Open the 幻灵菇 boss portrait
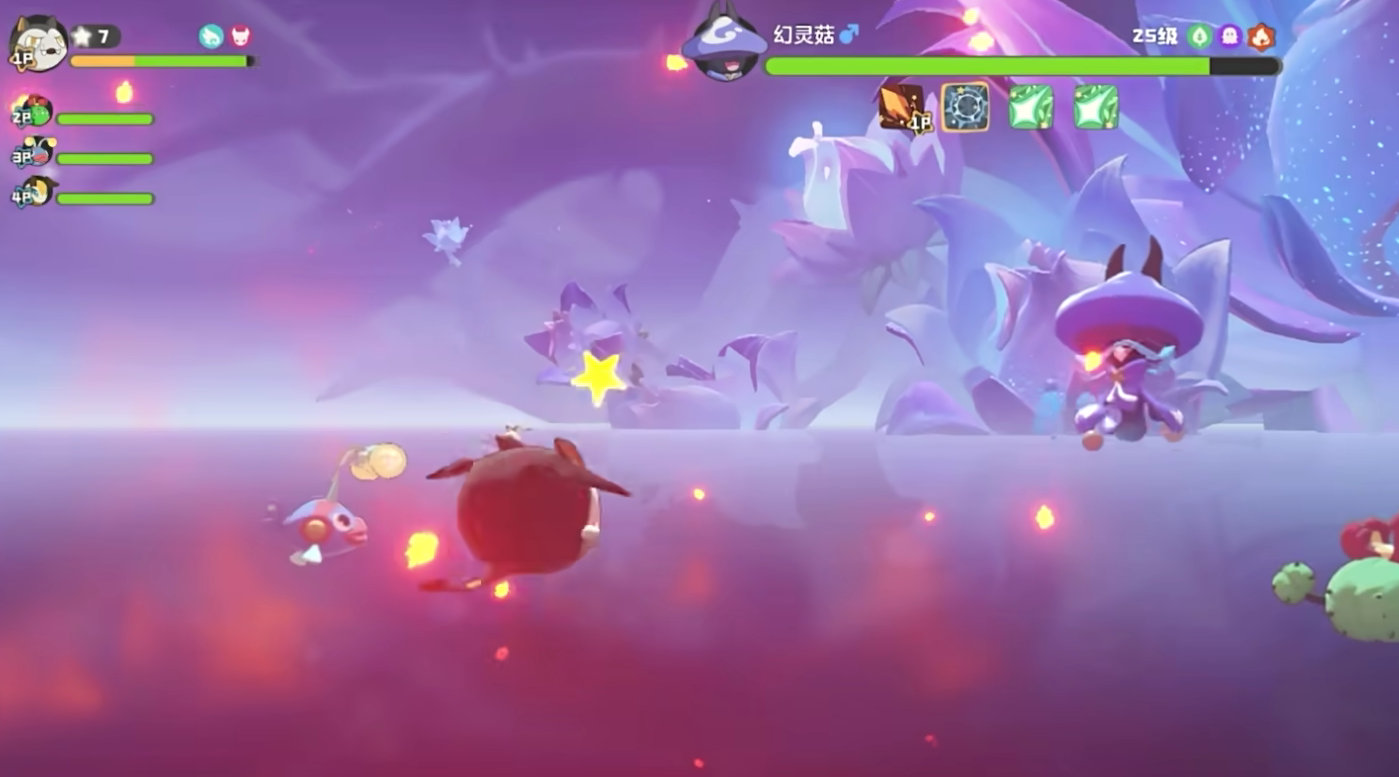1399x777 pixels. point(724,45)
